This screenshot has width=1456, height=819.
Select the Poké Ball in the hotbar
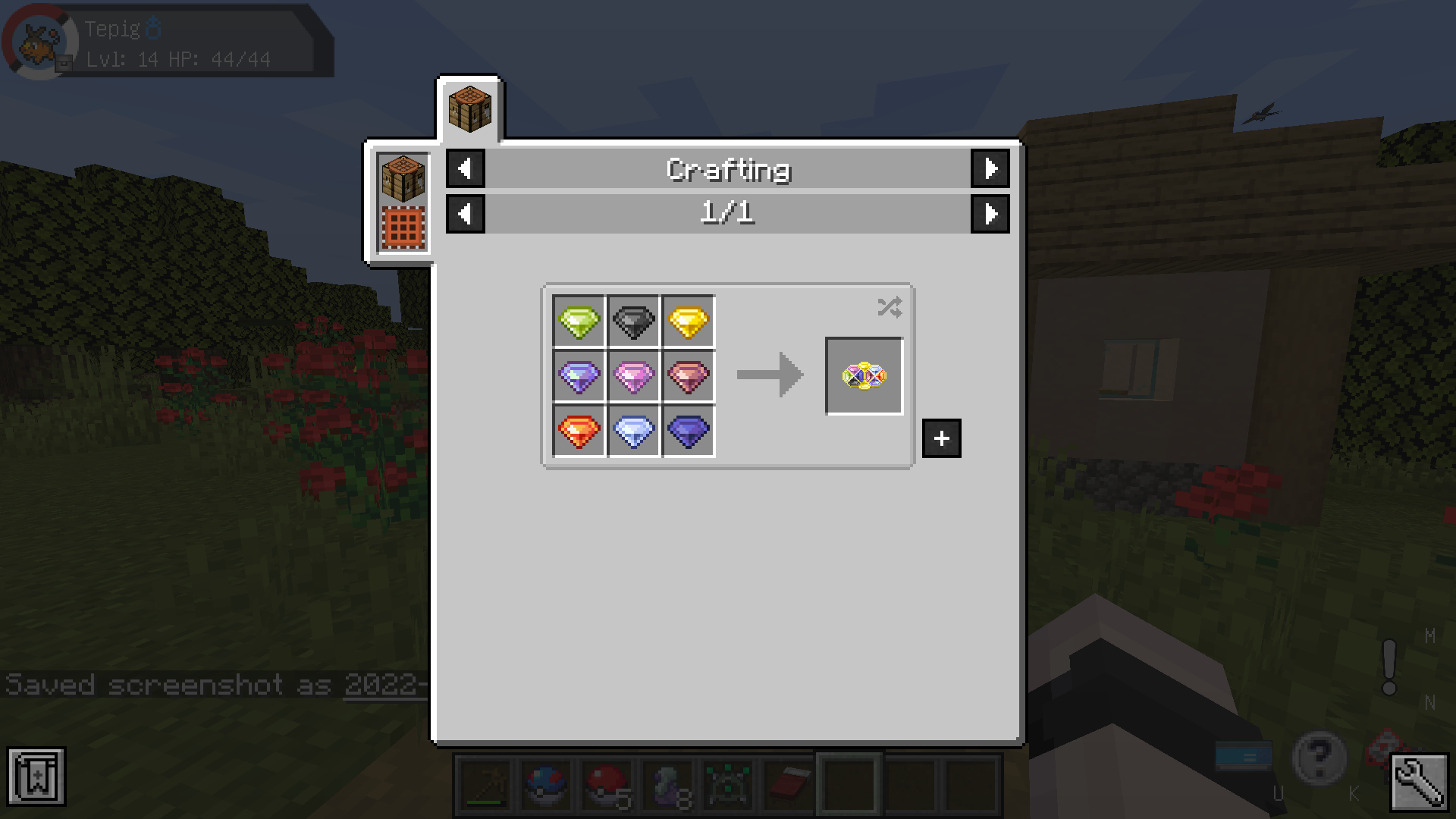coord(606,786)
